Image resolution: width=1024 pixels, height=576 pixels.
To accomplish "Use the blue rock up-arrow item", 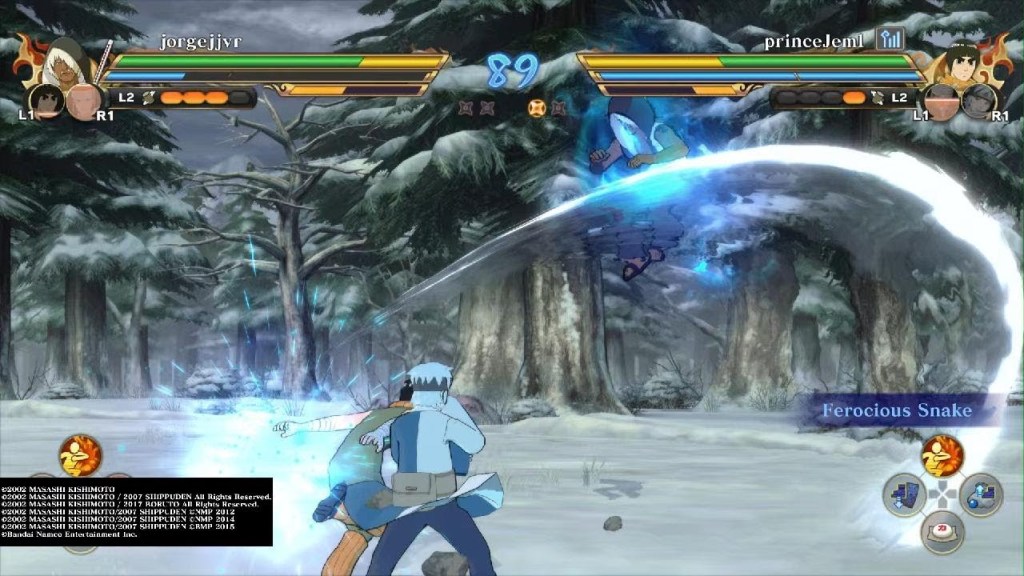I will click(x=981, y=495).
